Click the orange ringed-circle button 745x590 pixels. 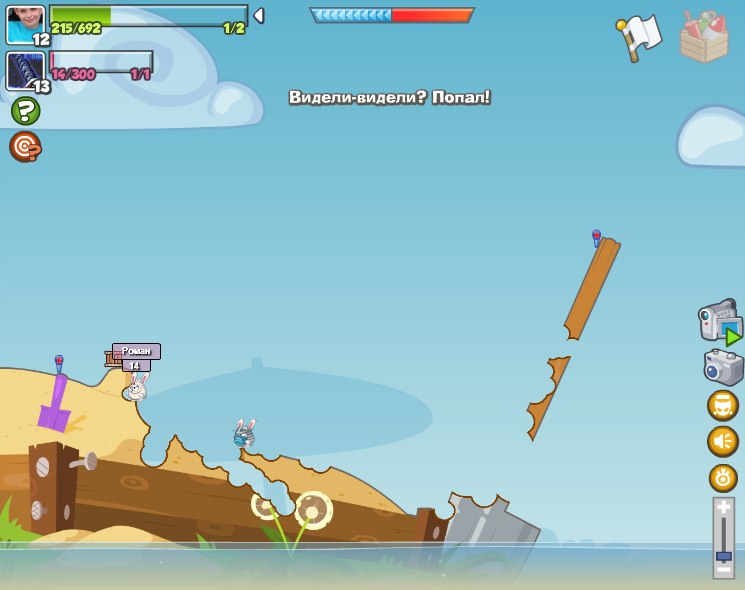pyautogui.click(x=723, y=477)
